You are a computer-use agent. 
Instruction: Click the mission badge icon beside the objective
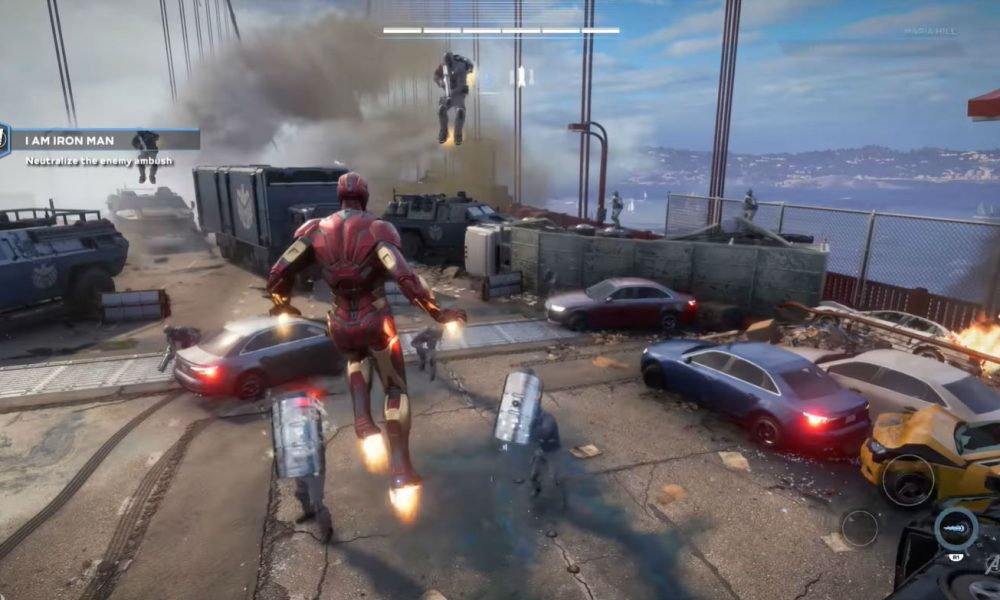point(3,139)
